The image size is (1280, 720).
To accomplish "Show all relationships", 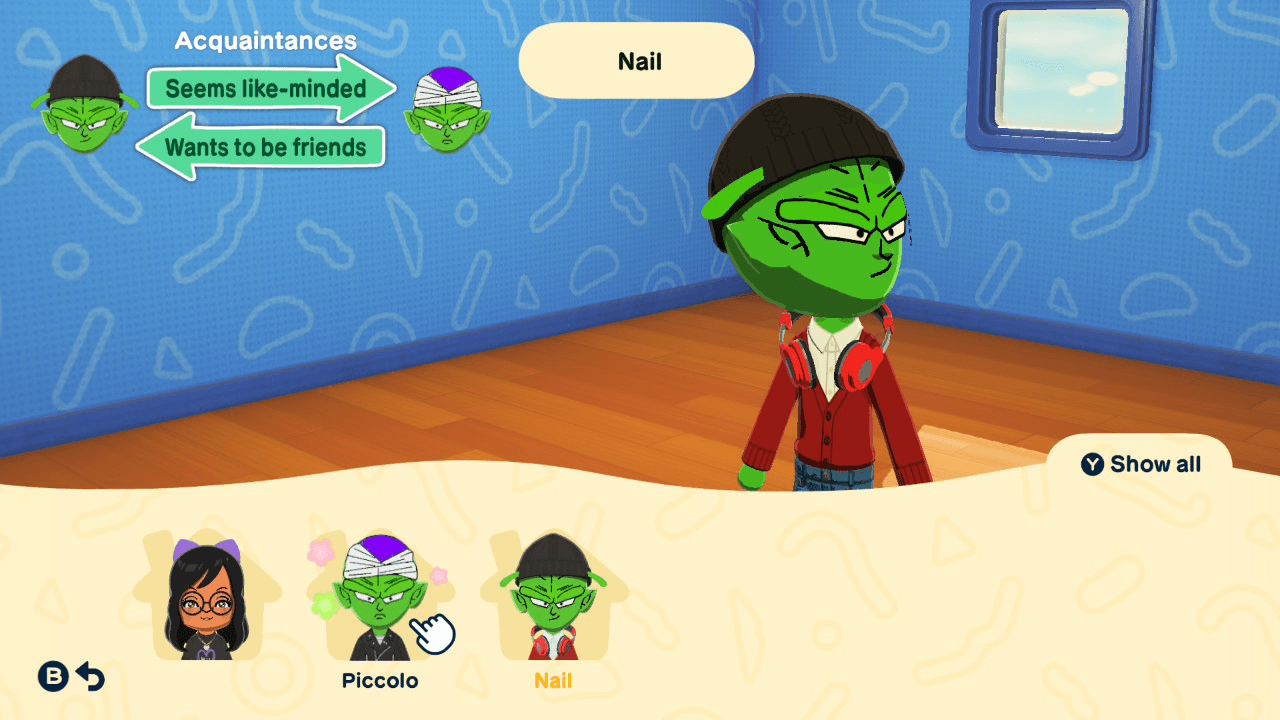I will tap(1141, 464).
